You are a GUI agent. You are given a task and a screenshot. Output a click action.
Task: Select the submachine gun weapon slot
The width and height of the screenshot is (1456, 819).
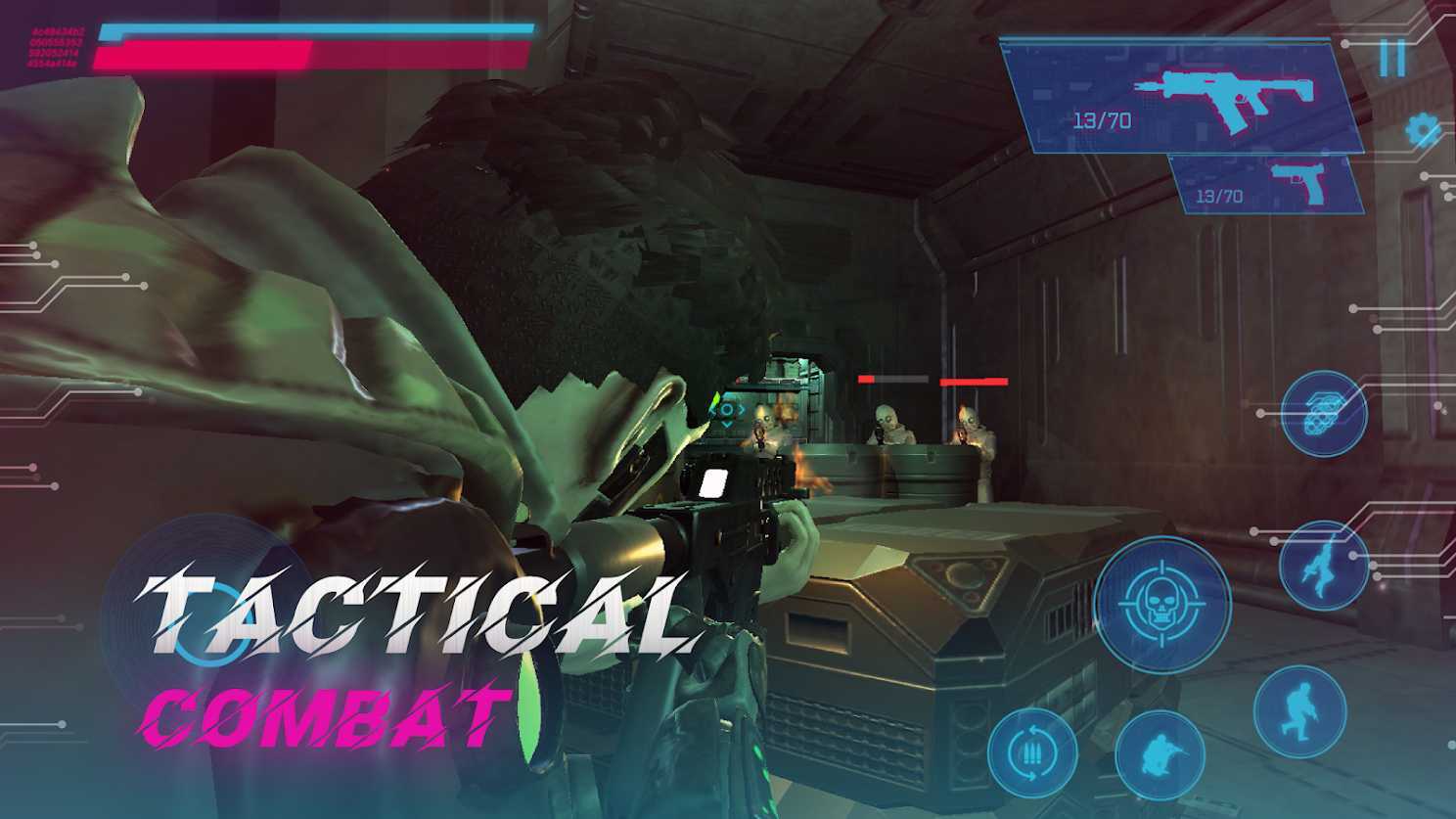[1182, 98]
